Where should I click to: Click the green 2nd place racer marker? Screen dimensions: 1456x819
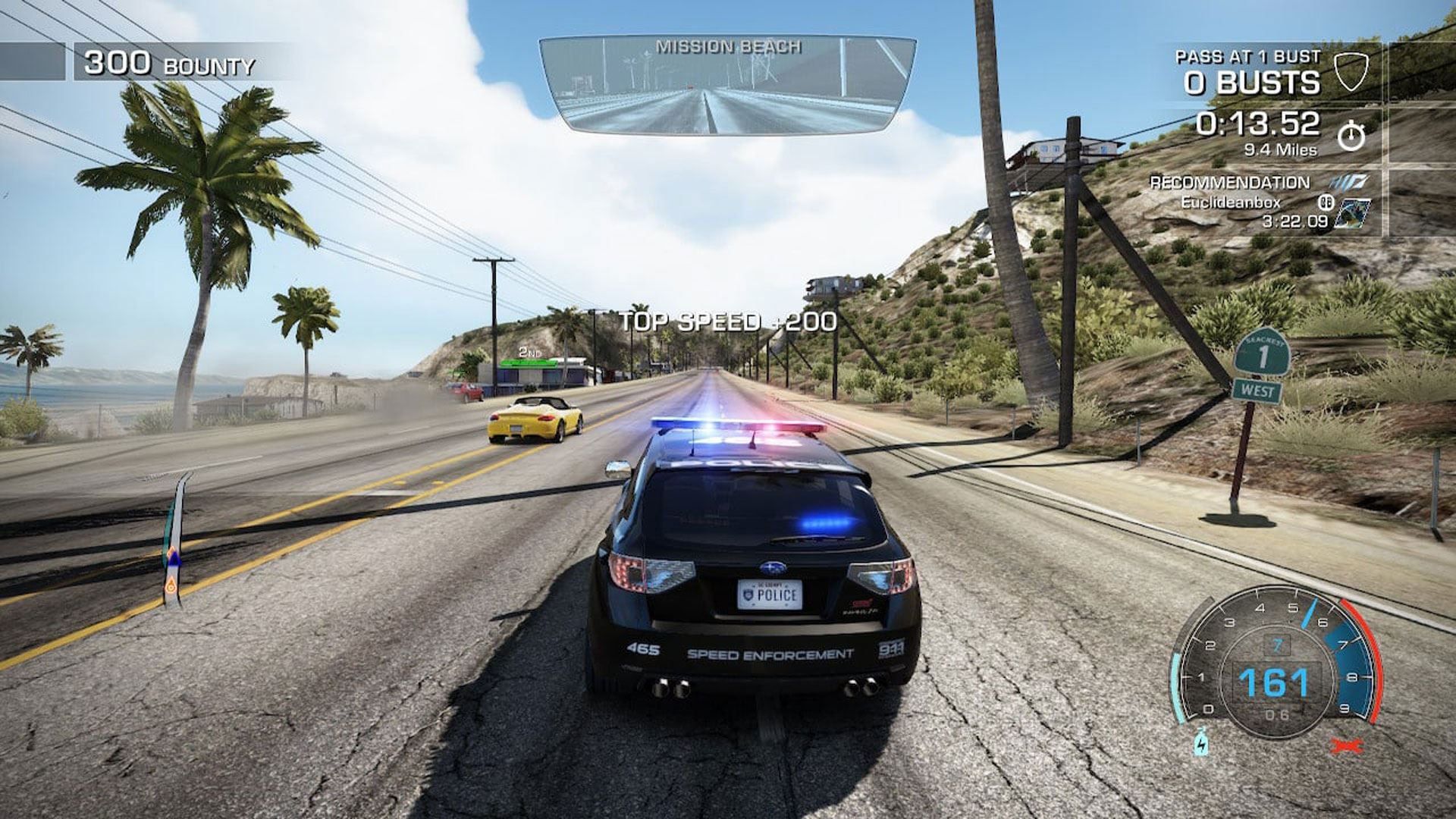pyautogui.click(x=530, y=362)
